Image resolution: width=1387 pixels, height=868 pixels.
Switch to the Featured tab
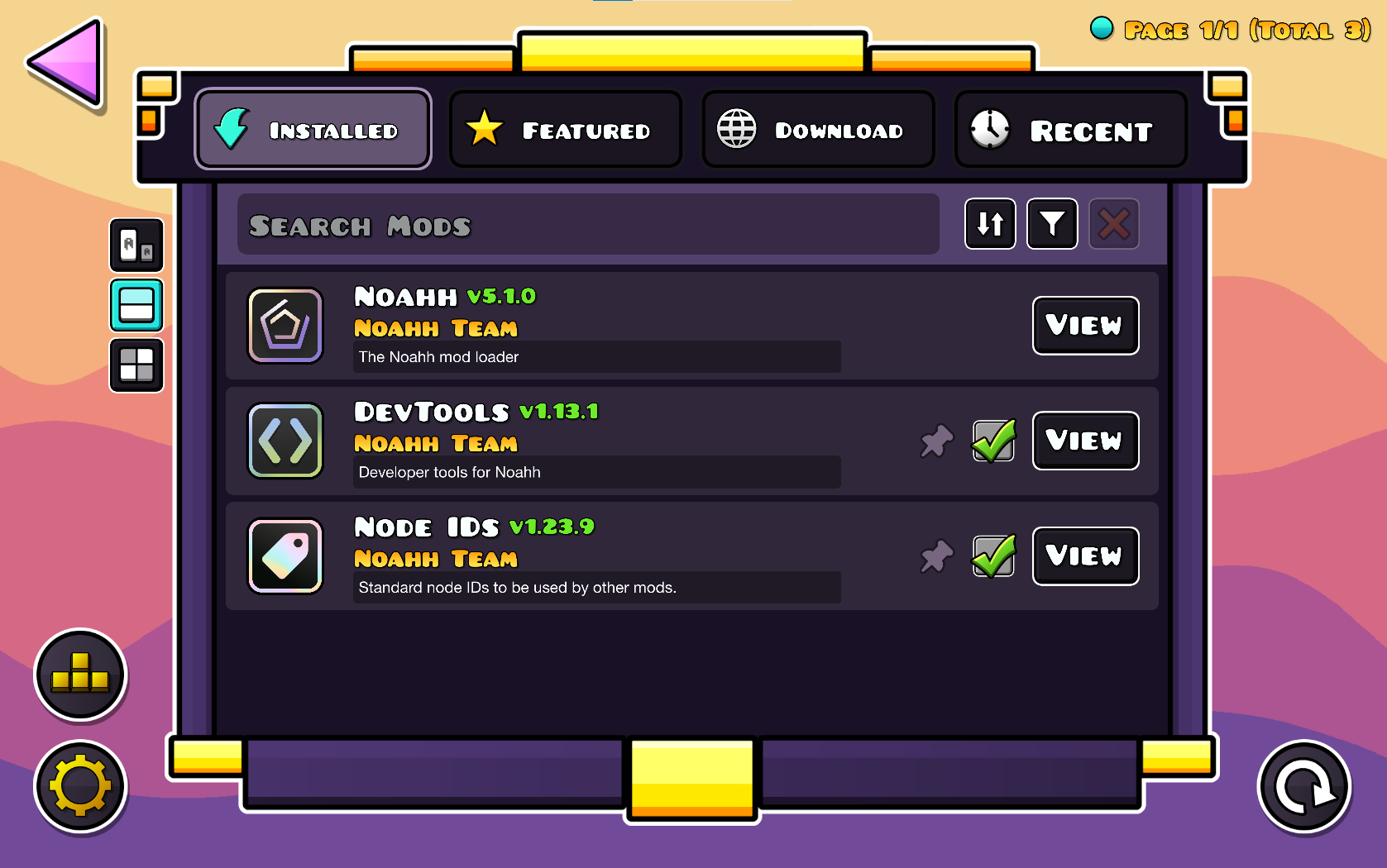coord(566,129)
